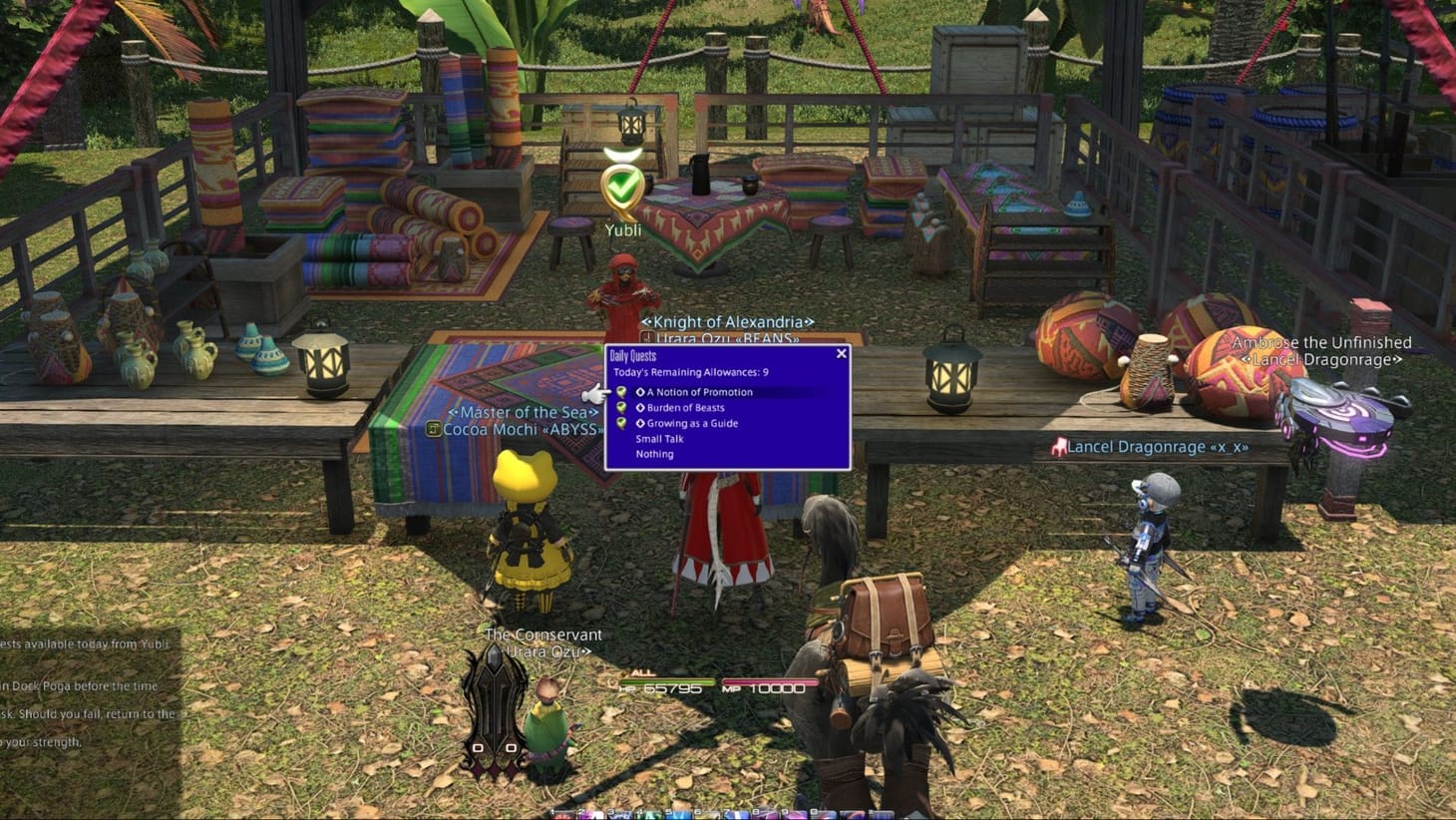This screenshot has height=820, width=1456.
Task: Select the quest A Notion of Promotion
Action: (x=698, y=392)
